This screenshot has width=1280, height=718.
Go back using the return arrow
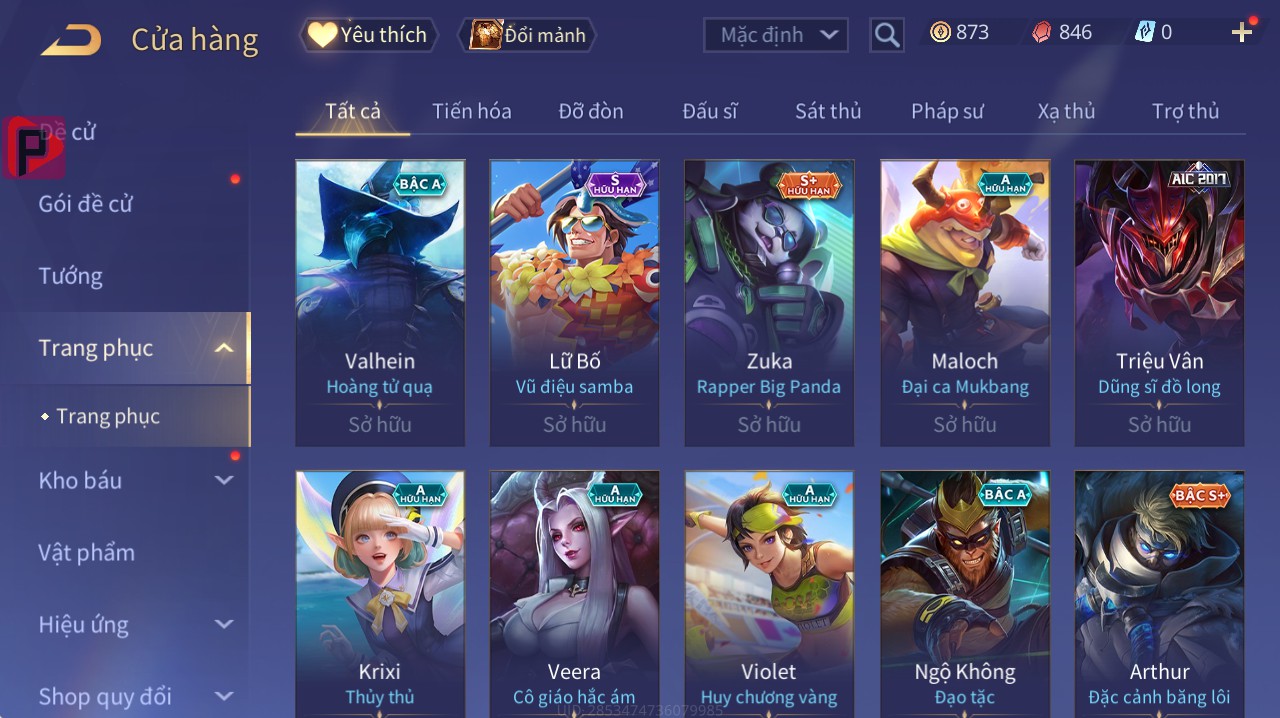[71, 40]
